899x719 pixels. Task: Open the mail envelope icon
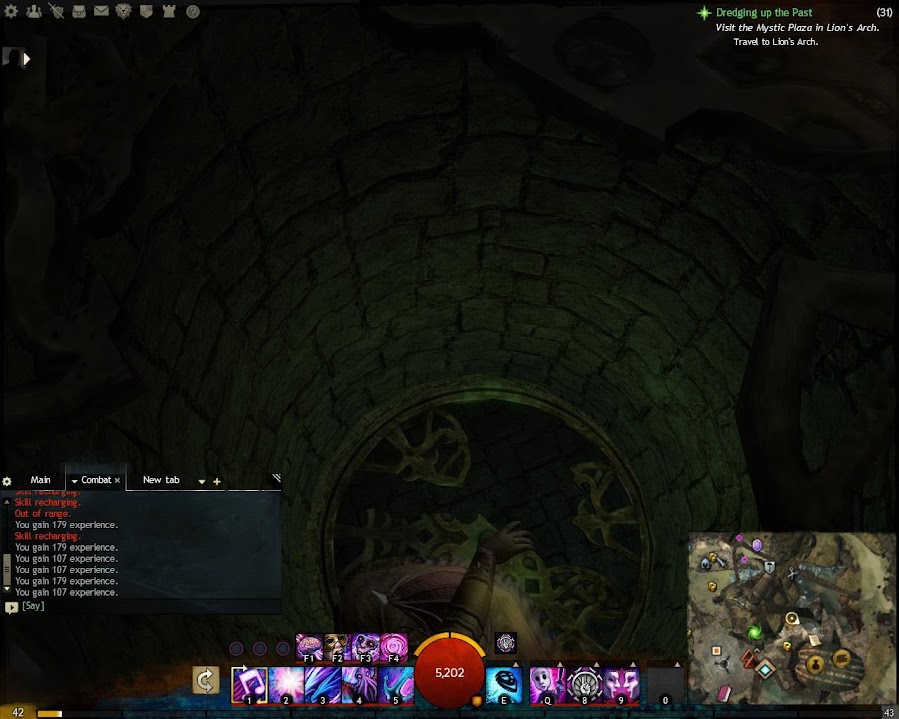(x=101, y=12)
